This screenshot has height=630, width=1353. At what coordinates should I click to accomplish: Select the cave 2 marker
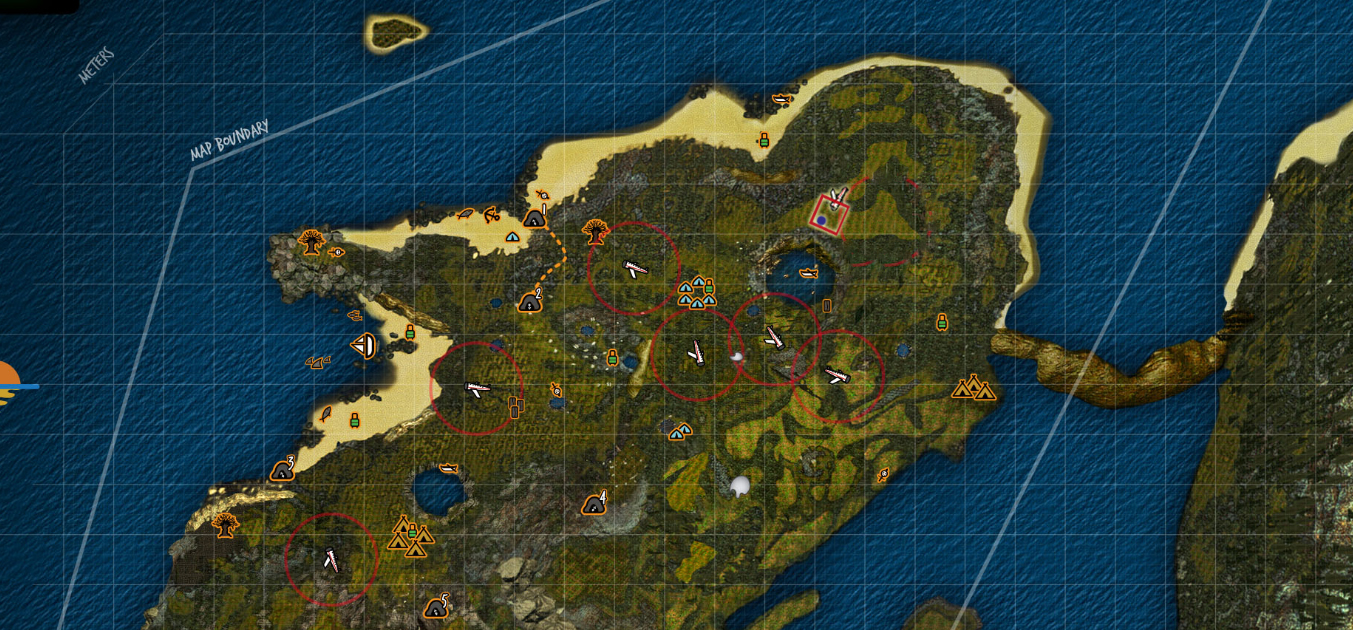(x=531, y=300)
